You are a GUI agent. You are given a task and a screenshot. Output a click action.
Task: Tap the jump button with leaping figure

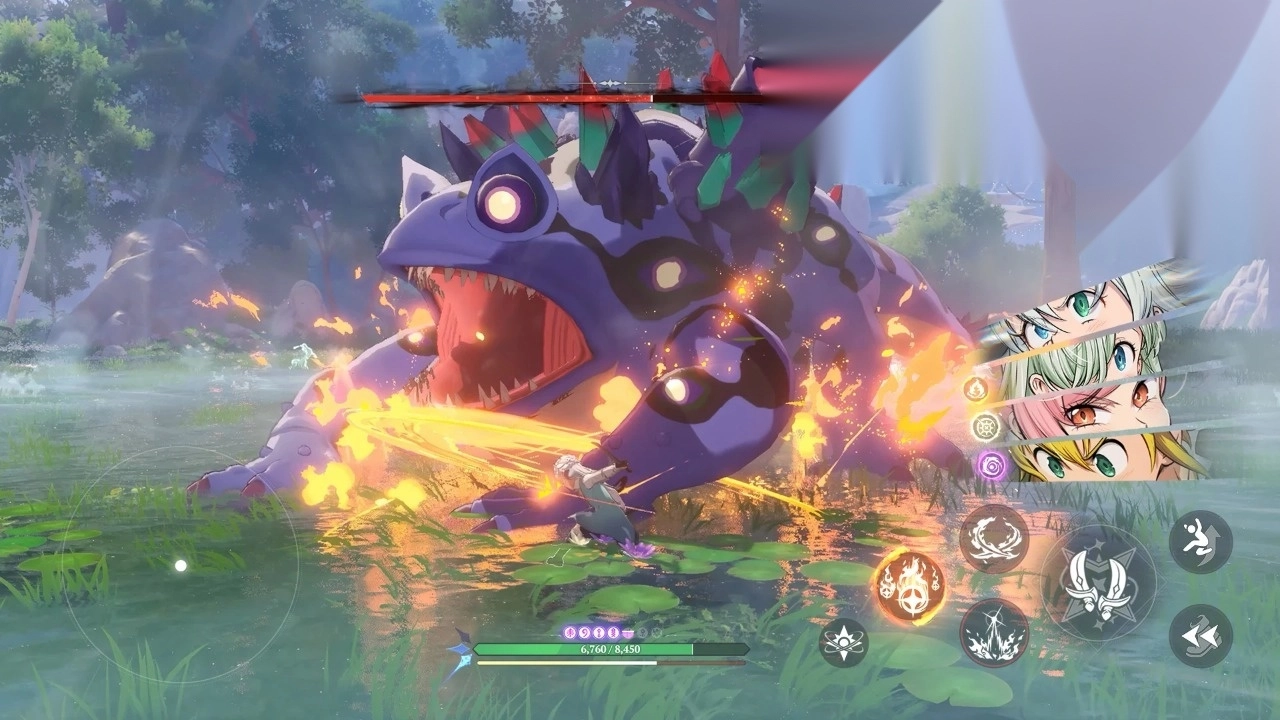point(1200,541)
